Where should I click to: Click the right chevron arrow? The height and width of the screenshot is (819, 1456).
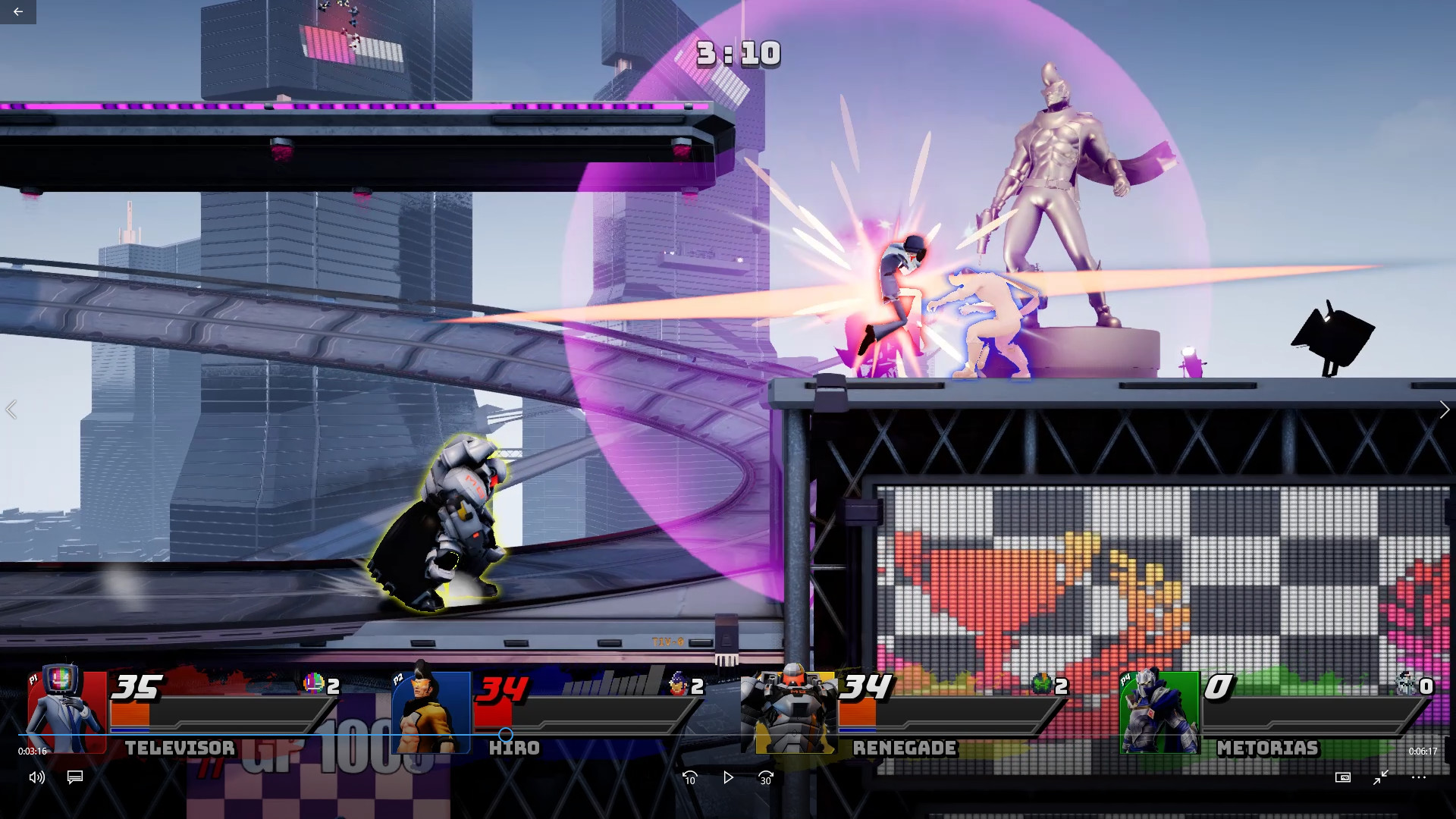(1444, 409)
